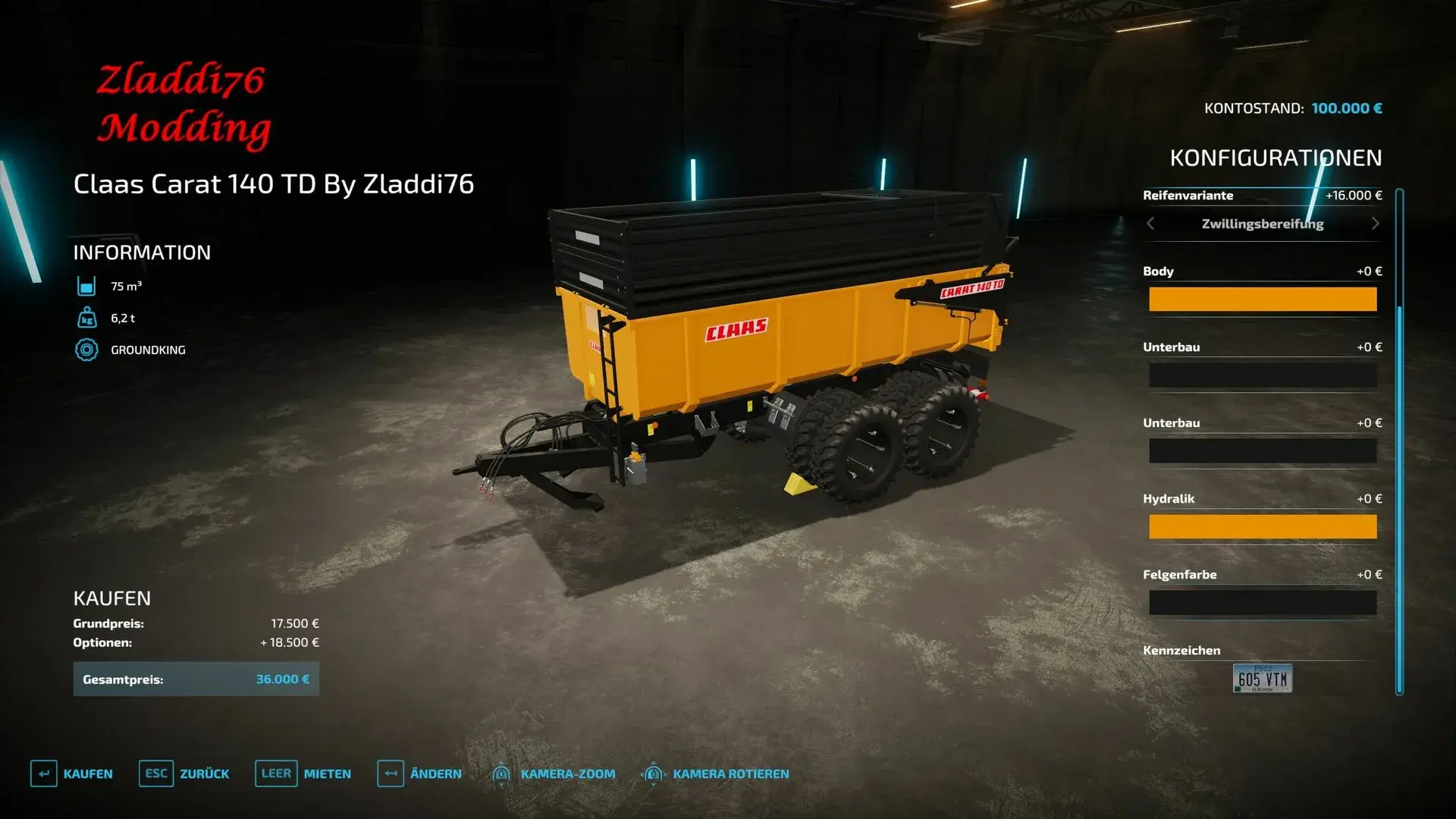This screenshot has width=1456, height=819.
Task: Select the orange Body color swatch
Action: (x=1262, y=299)
